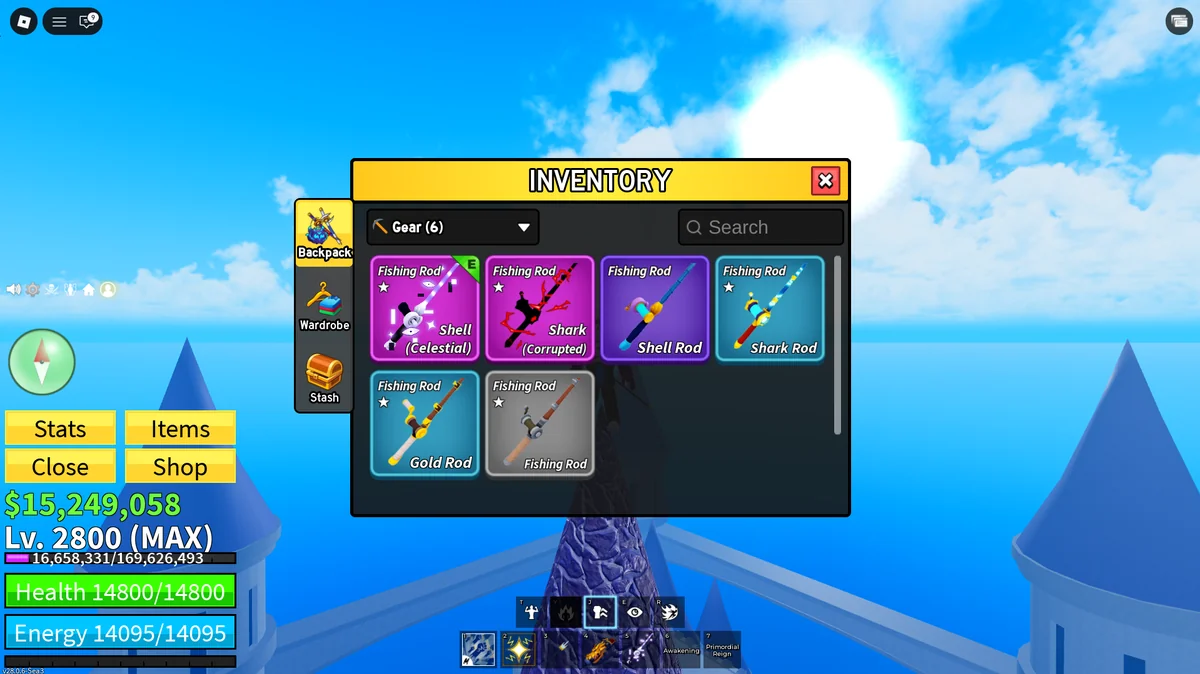Open the Shop

180,467
